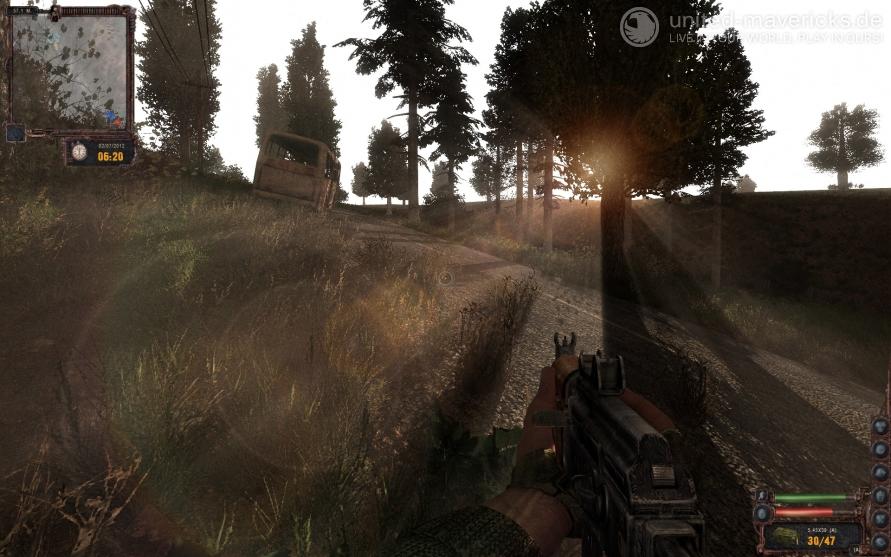Open the united-mavericks.de watermark logo
Viewport: 891px width, 557px height.
coord(639,27)
